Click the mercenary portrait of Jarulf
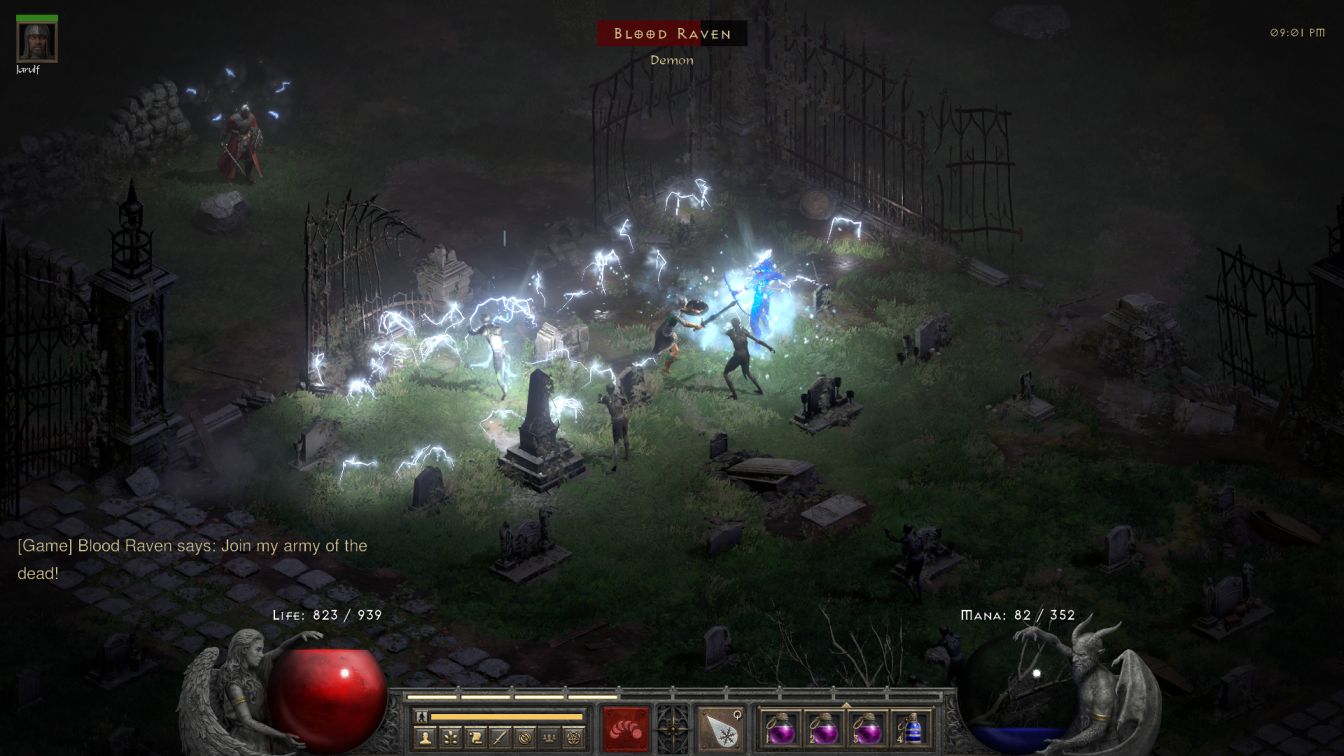Screen dimensions: 1344x756 pos(37,42)
